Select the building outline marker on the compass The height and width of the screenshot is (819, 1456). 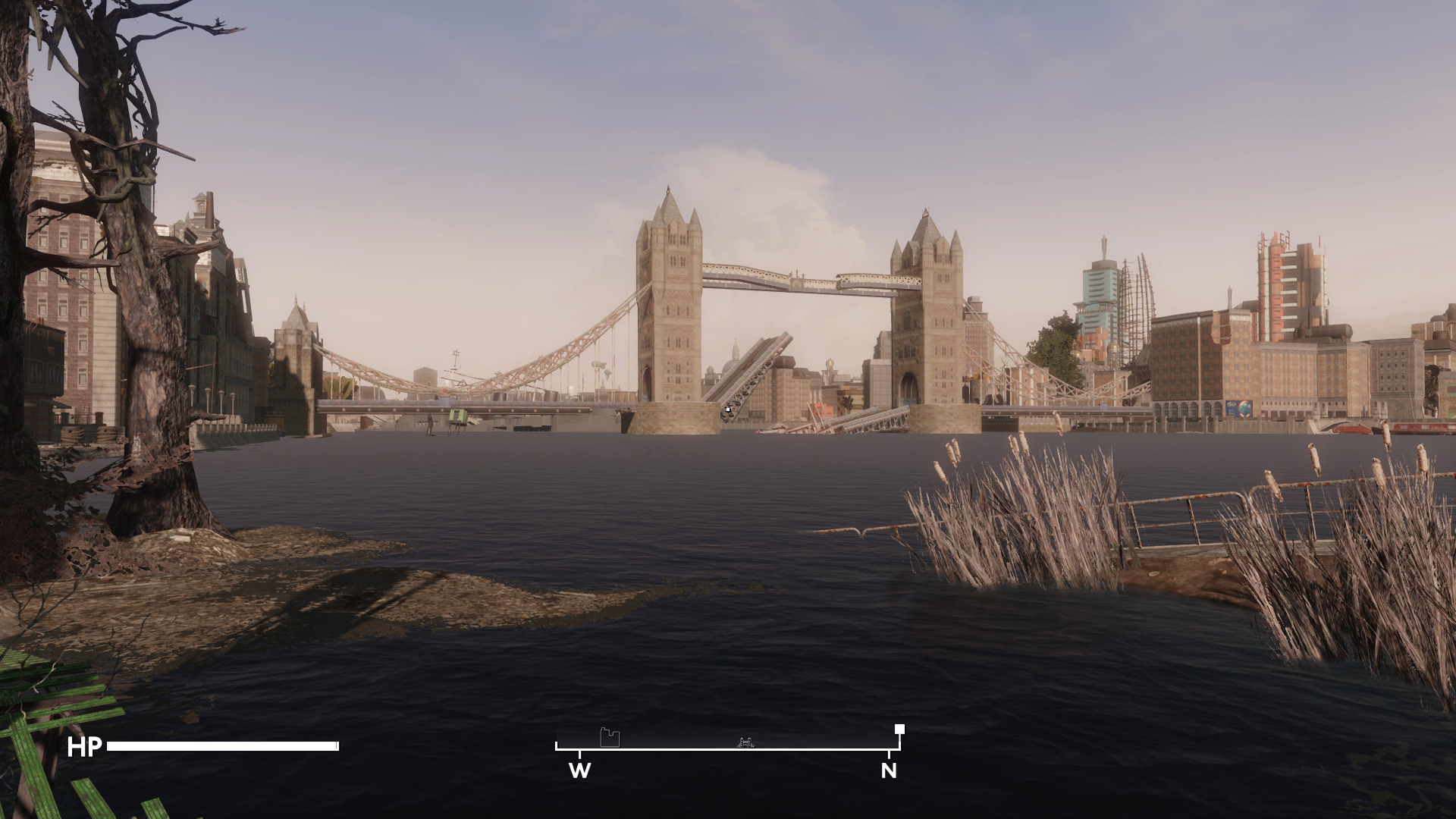point(610,737)
